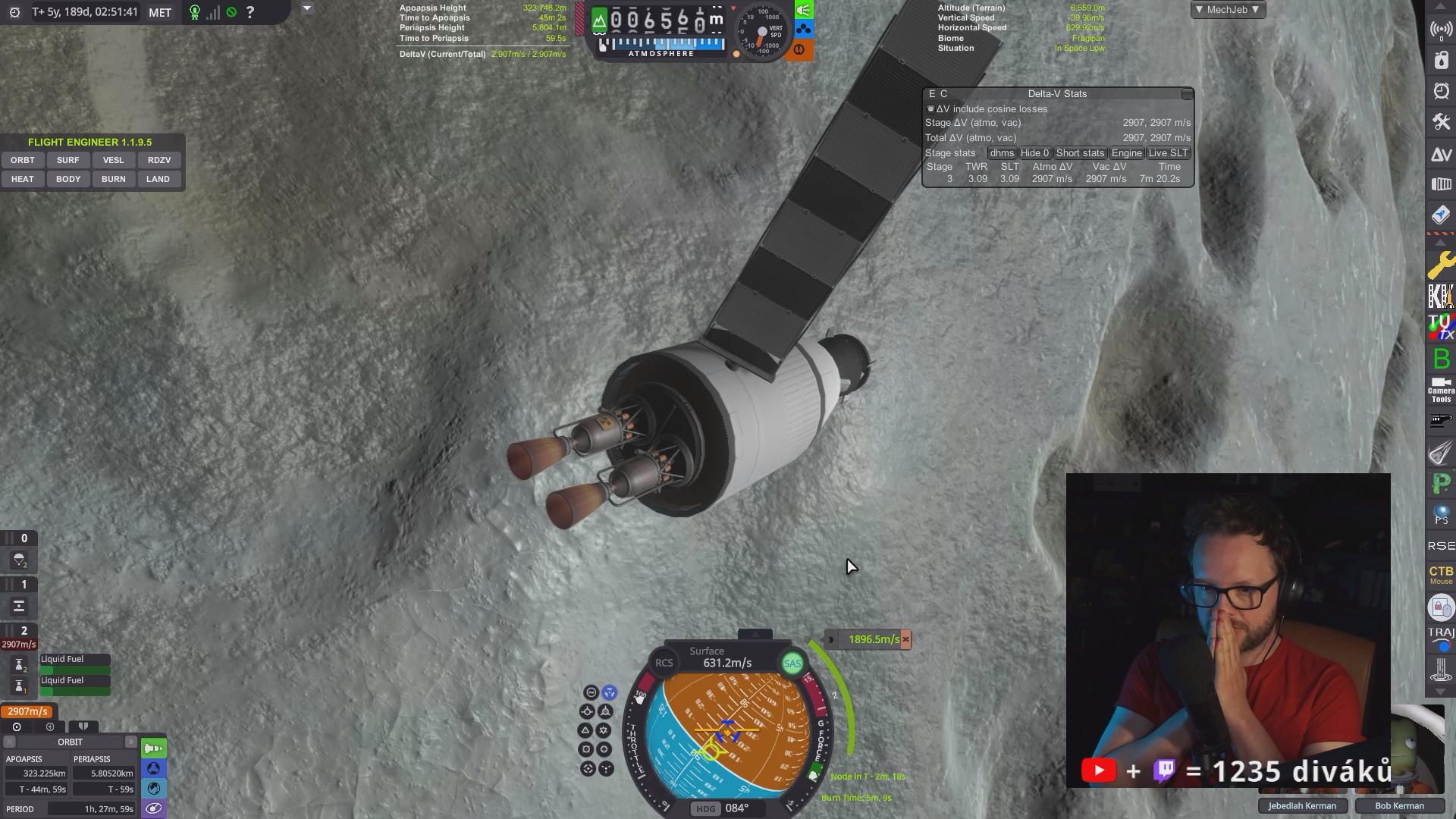Open the BODY info panel
Image resolution: width=1456 pixels, height=819 pixels.
tap(67, 179)
